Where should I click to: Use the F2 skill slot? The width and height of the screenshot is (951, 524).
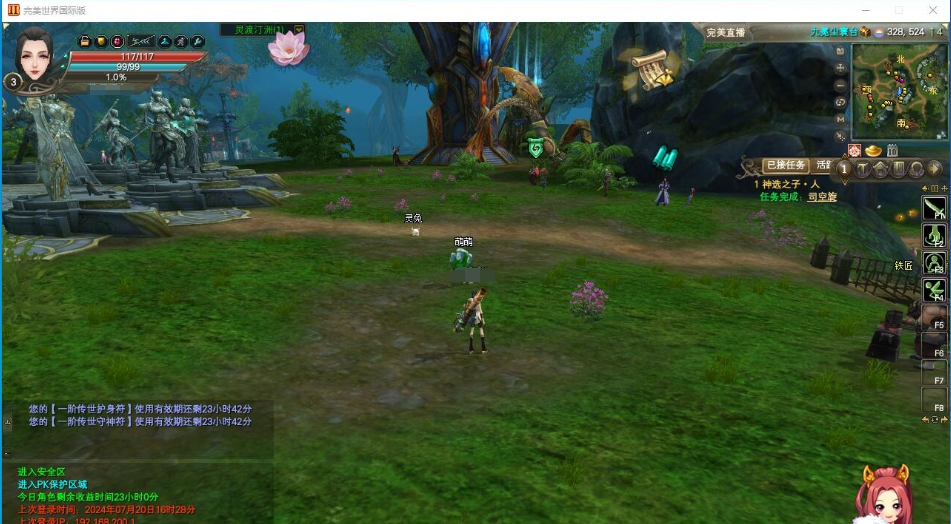point(934,236)
